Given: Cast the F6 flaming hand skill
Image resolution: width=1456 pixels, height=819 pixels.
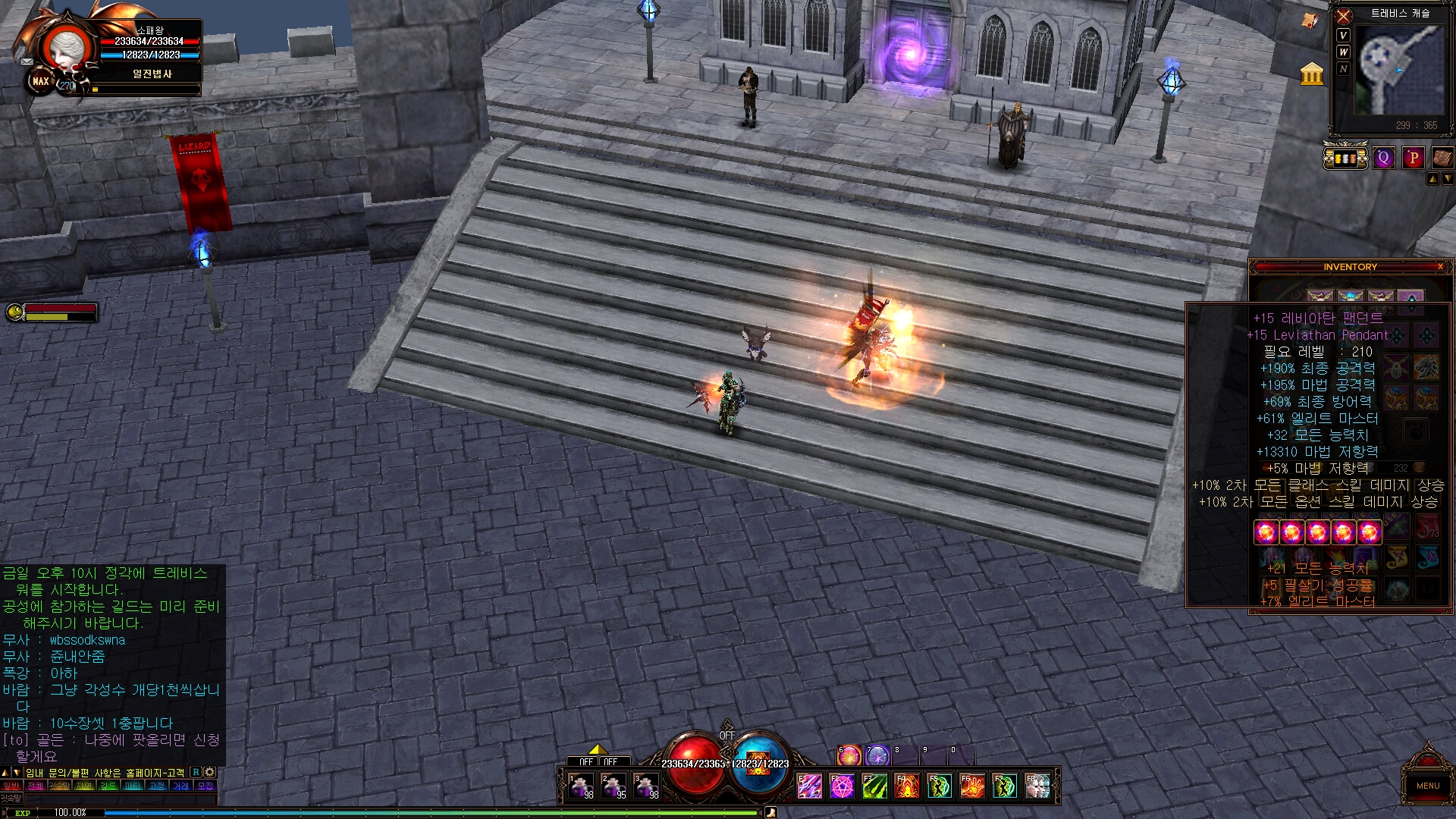Looking at the screenshot, I should [972, 786].
